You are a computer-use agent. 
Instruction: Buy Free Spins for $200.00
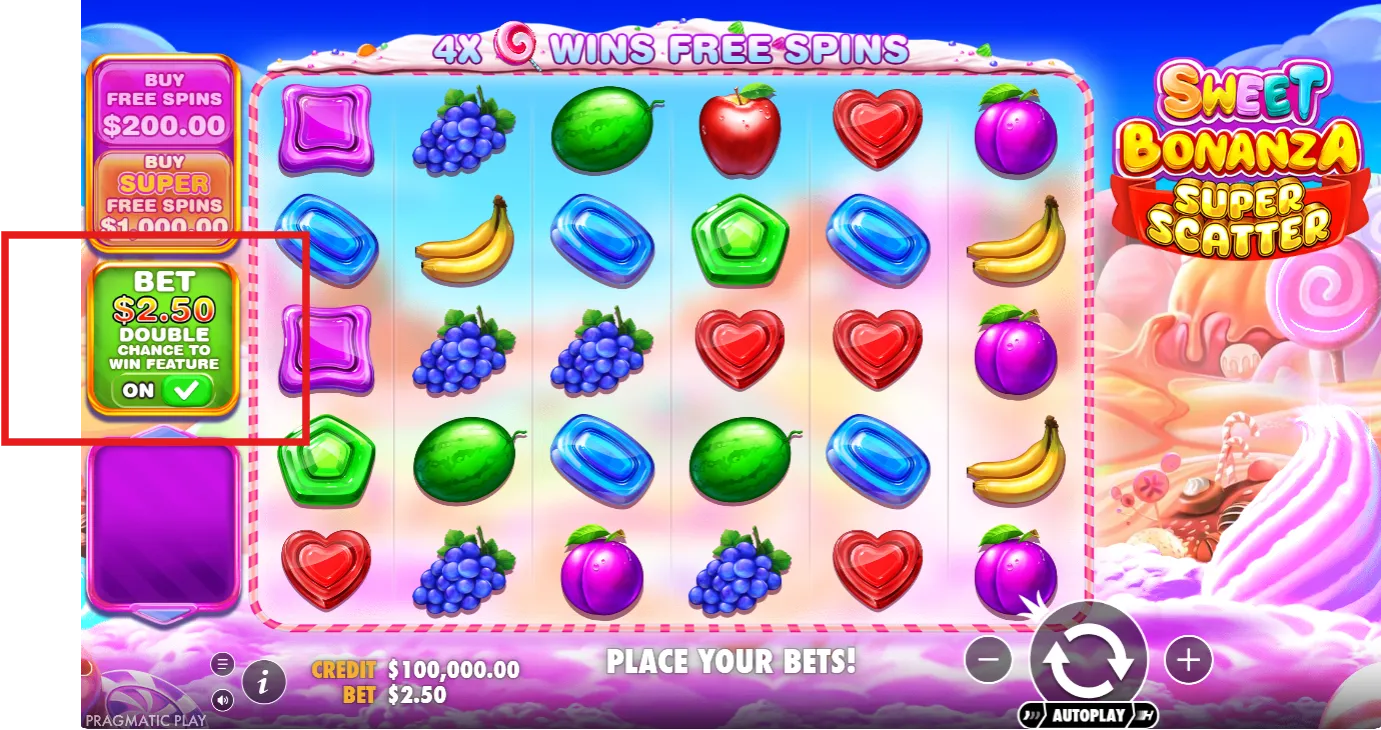pos(164,104)
